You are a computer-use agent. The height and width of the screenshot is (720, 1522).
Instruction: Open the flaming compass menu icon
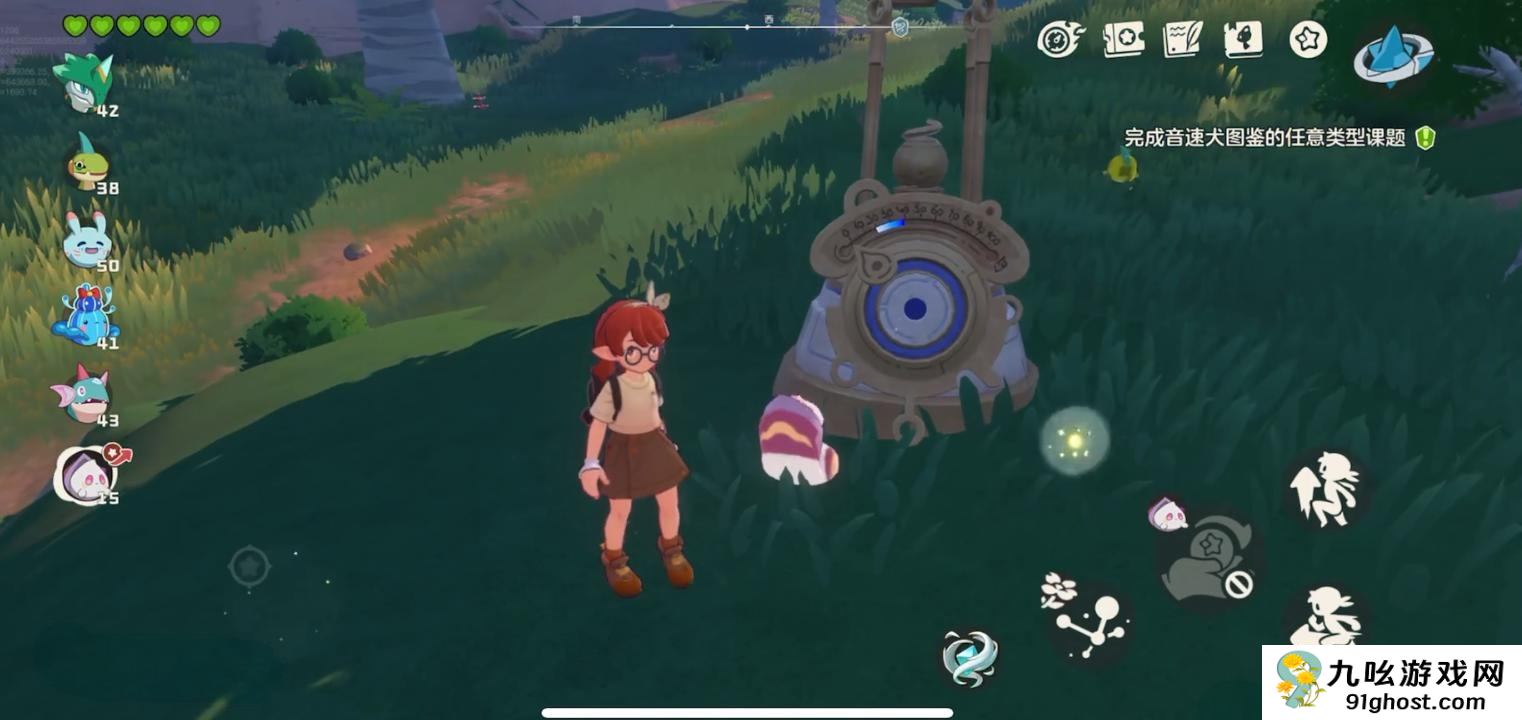pyautogui.click(x=1059, y=39)
